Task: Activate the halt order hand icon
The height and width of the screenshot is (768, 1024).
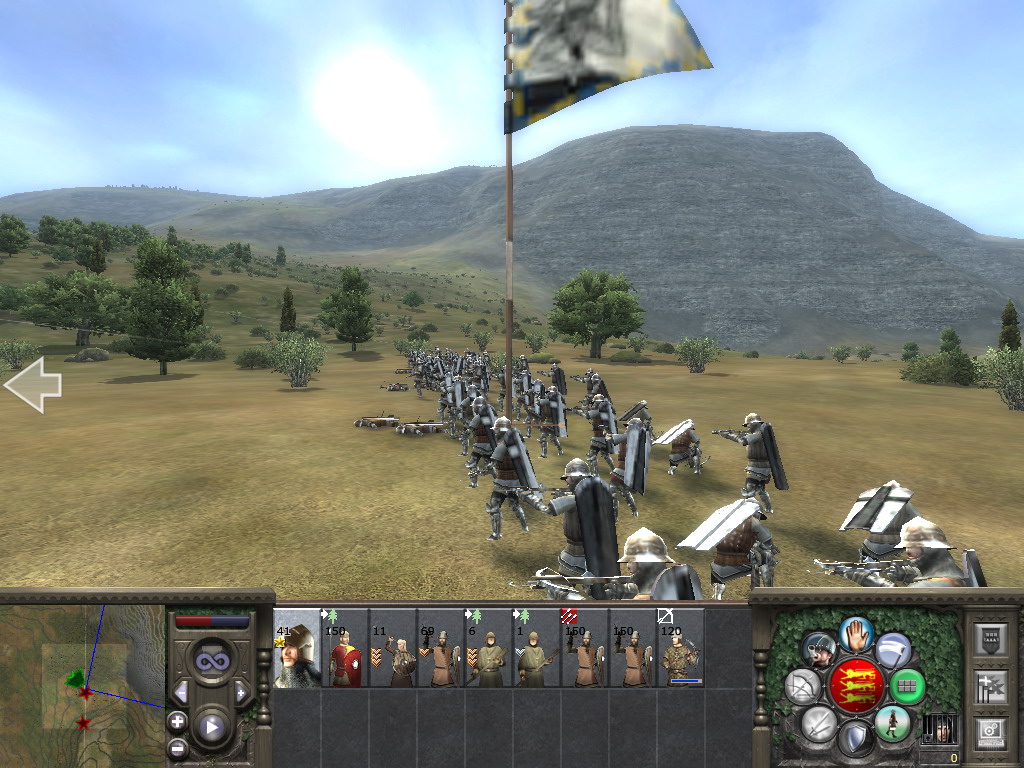Action: (857, 633)
